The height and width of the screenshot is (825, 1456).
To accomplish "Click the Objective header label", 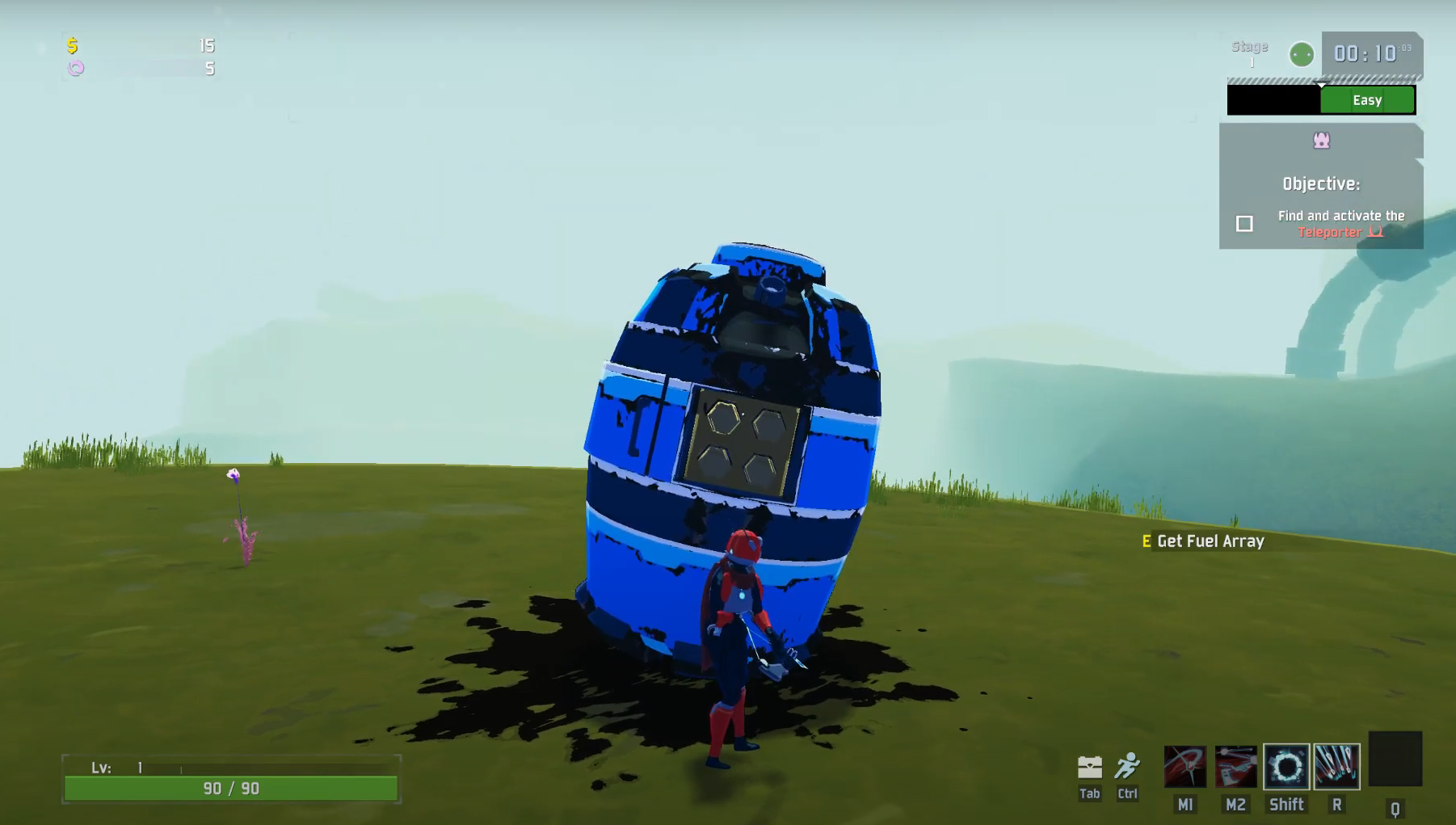I will pyautogui.click(x=1320, y=183).
